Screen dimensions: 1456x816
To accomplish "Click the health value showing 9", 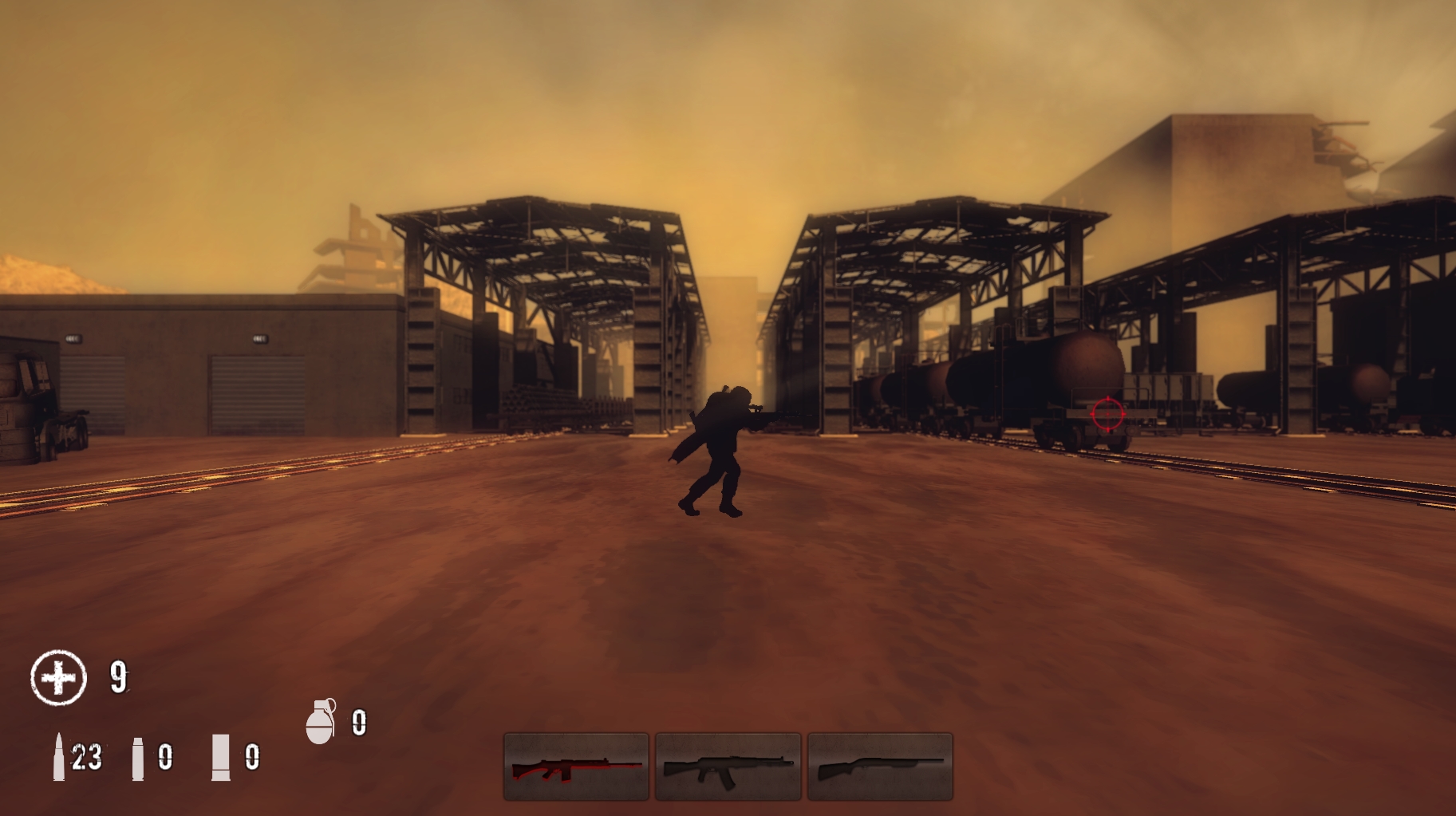I will [x=116, y=676].
